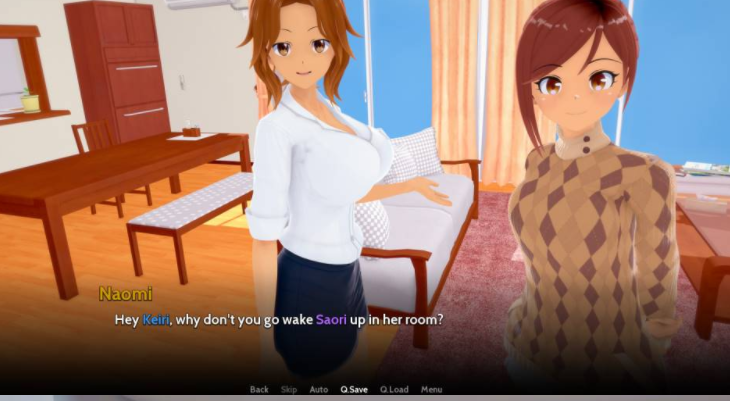The width and height of the screenshot is (730, 401).
Task: Load the quick save with Q.Load
Action: 394,389
